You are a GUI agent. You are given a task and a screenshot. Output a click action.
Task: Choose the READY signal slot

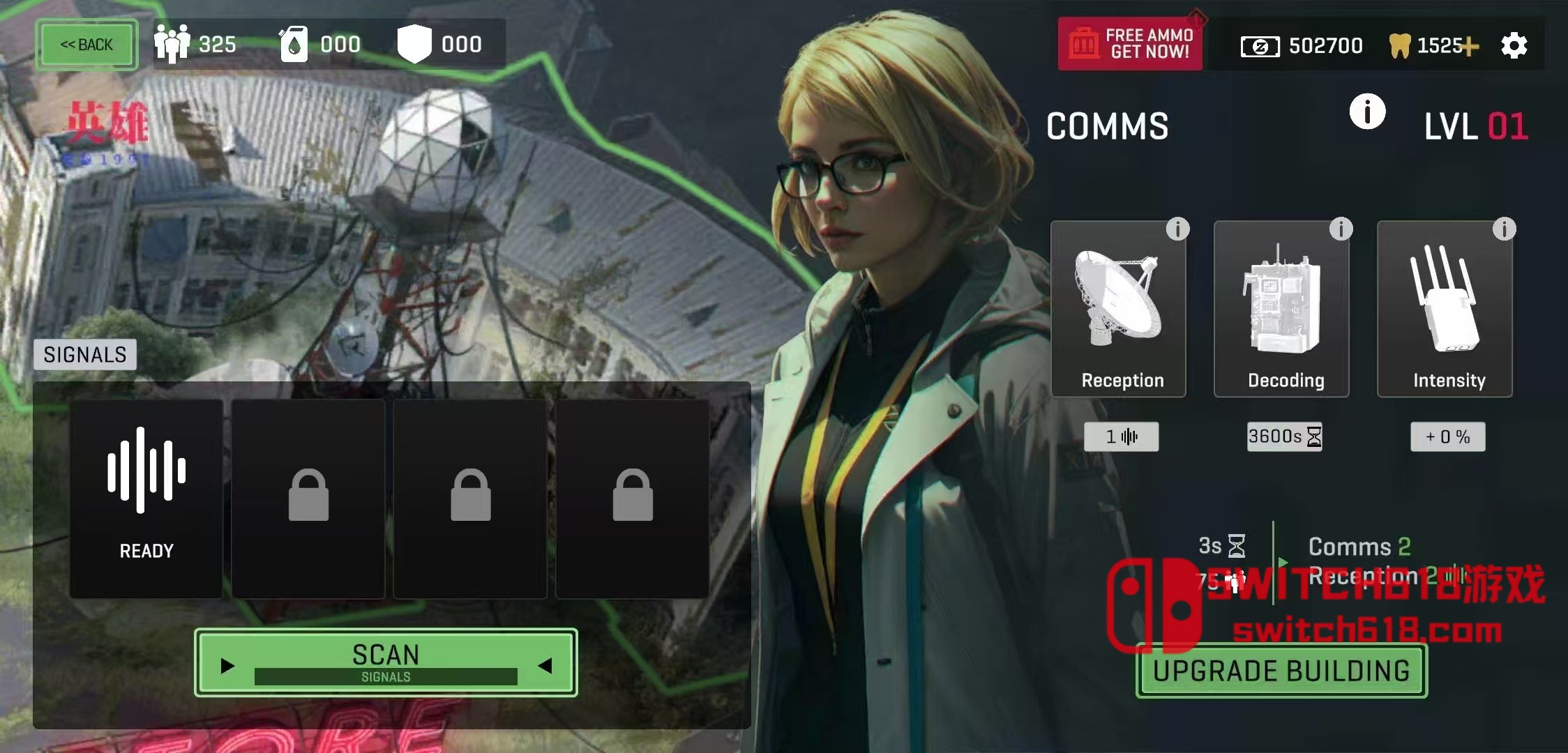146,498
